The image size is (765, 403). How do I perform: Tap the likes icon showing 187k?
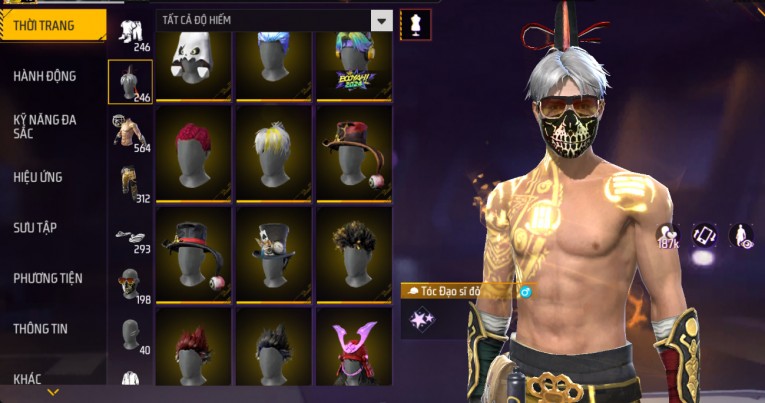point(668,234)
